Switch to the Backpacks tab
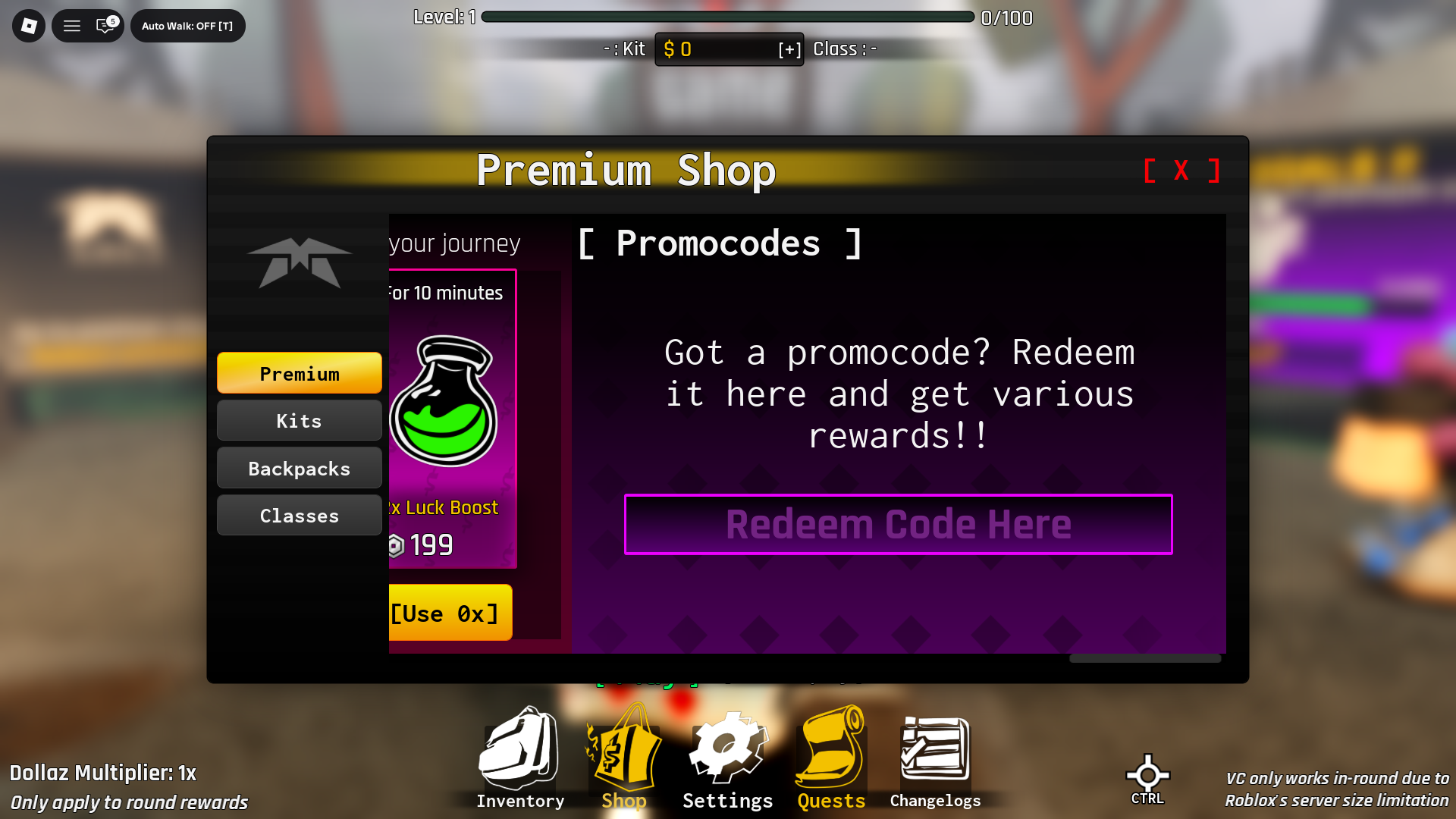This screenshot has width=1456, height=819. point(299,468)
